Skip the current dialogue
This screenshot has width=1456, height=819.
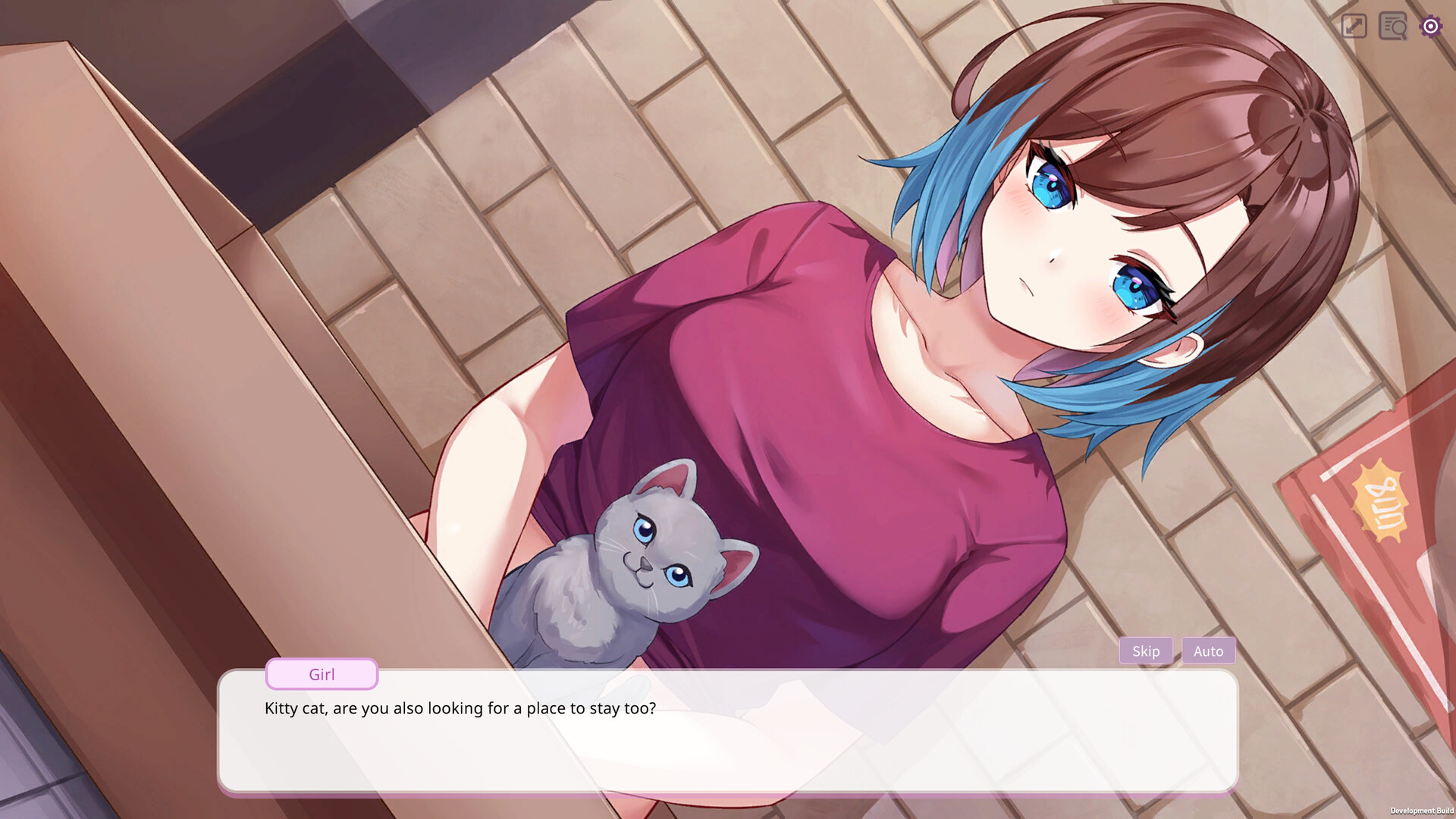coord(1145,651)
